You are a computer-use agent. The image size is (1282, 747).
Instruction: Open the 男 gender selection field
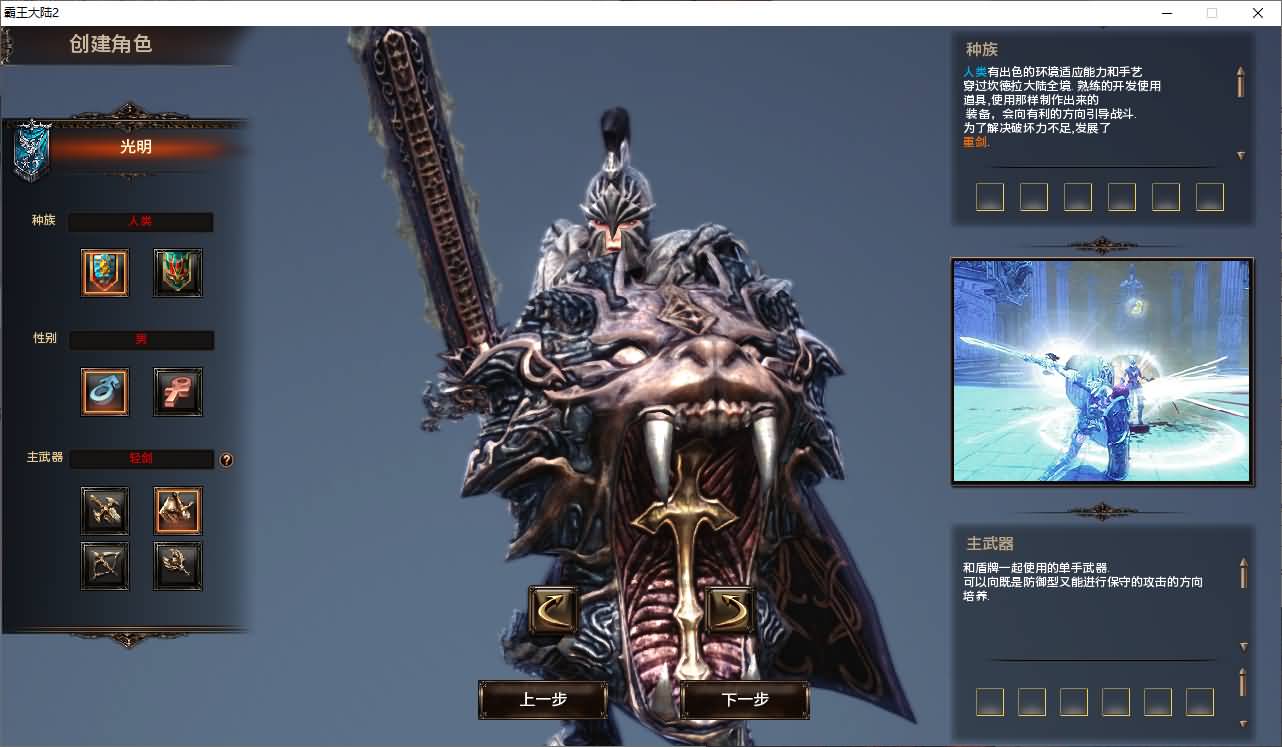click(x=140, y=340)
